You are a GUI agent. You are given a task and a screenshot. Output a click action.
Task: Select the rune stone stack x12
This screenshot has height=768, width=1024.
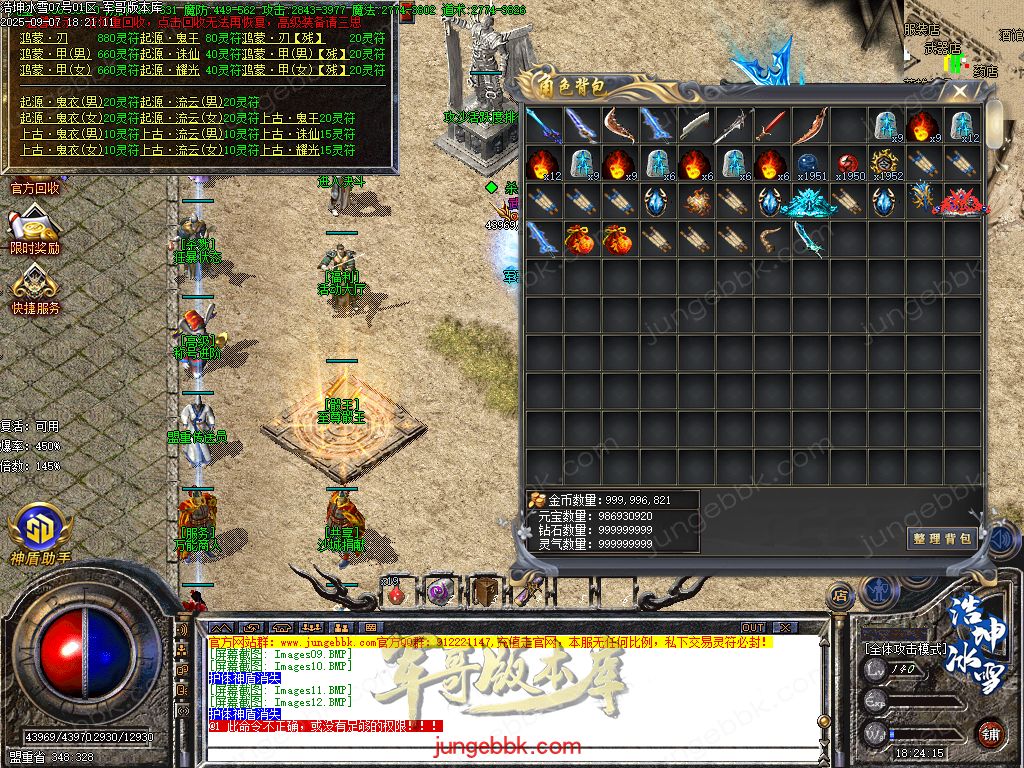click(963, 126)
